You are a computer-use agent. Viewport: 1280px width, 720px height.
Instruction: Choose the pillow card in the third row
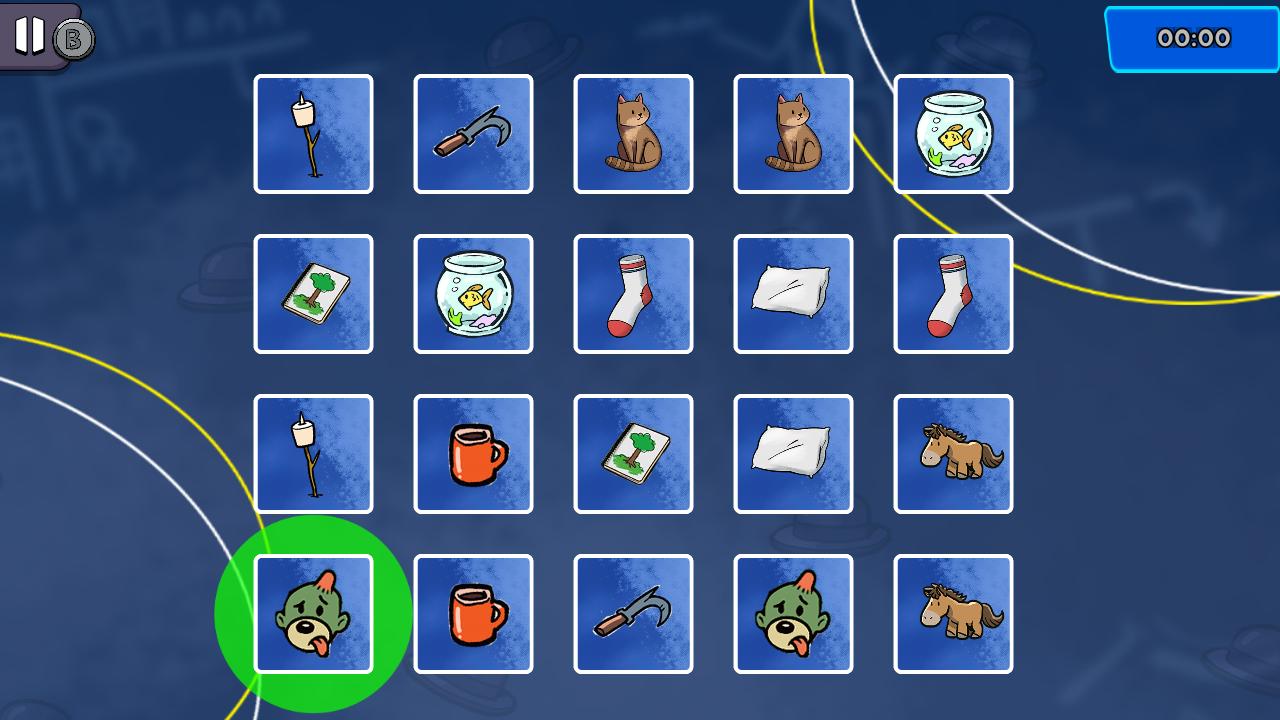(793, 454)
